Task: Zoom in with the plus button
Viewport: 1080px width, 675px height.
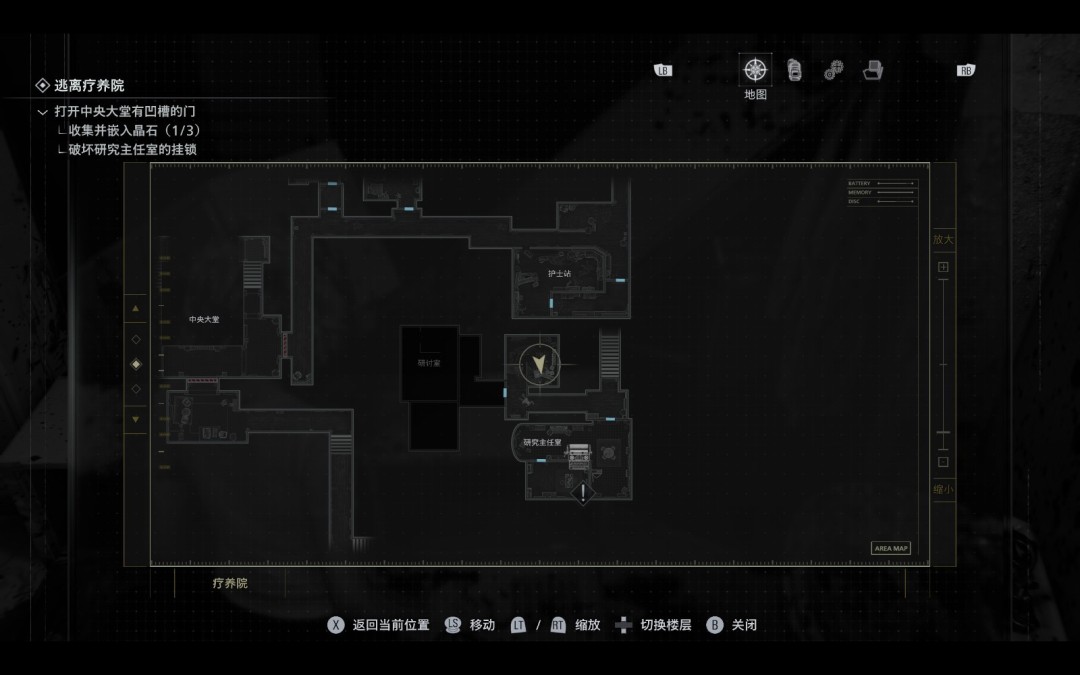Action: tap(943, 267)
